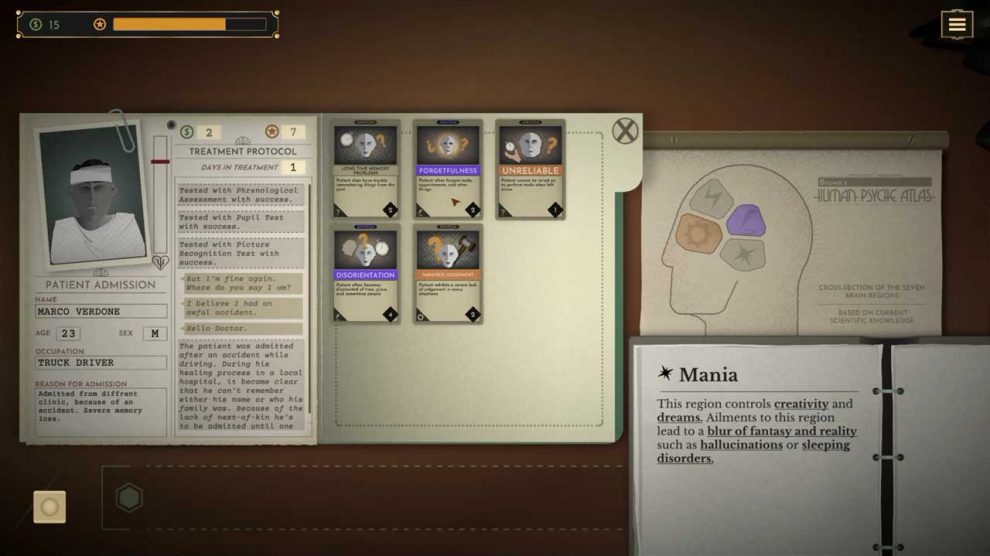The image size is (990, 556).
Task: Select the Long Time Memory Problems card
Action: click(367, 168)
